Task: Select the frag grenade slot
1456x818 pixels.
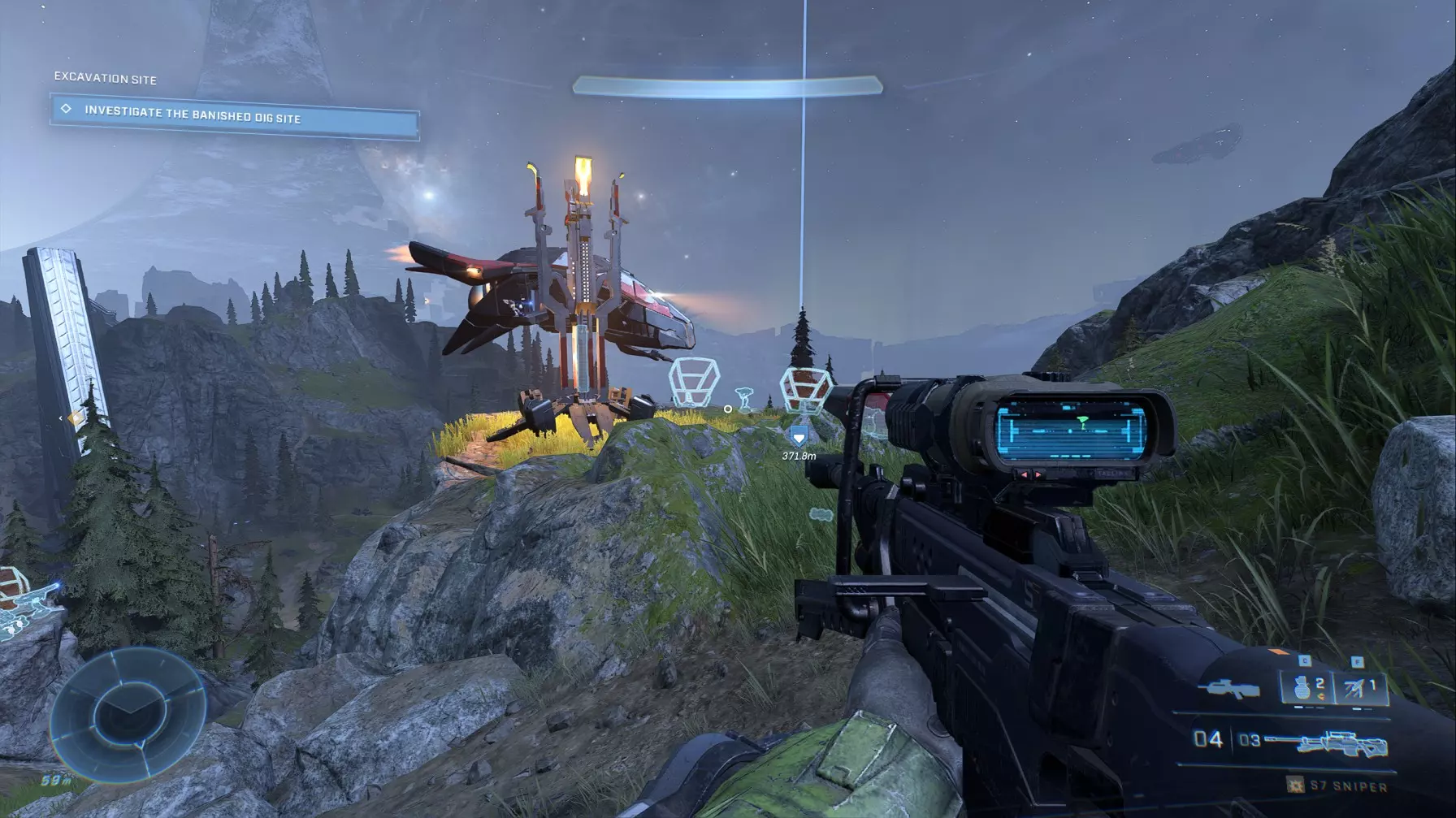Action: click(1307, 688)
